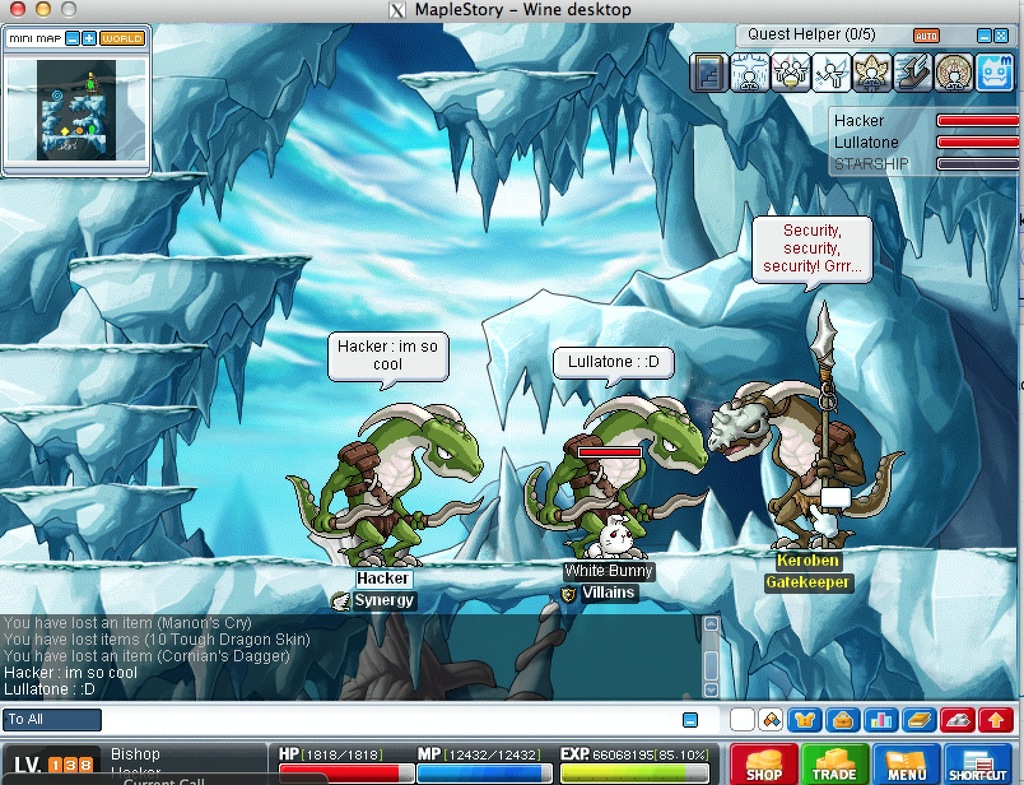The width and height of the screenshot is (1024, 785).
Task: Open the SHORTCUT panel
Action: pos(977,764)
